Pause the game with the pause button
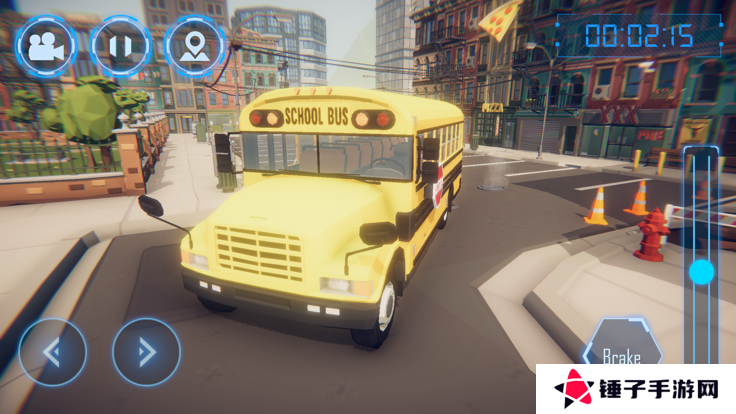This screenshot has width=736, height=414. pyautogui.click(x=119, y=44)
